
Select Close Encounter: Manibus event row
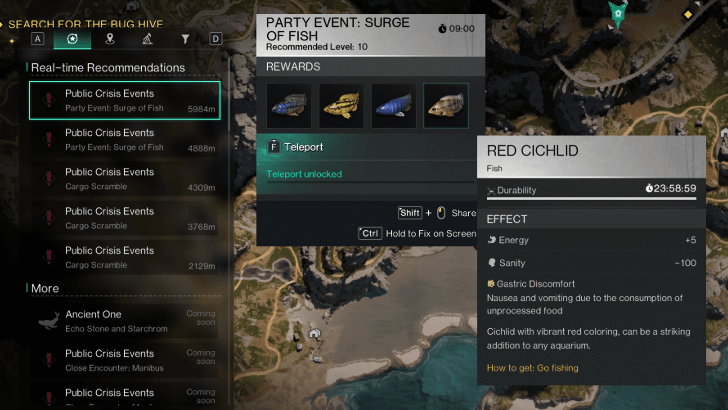click(x=125, y=359)
